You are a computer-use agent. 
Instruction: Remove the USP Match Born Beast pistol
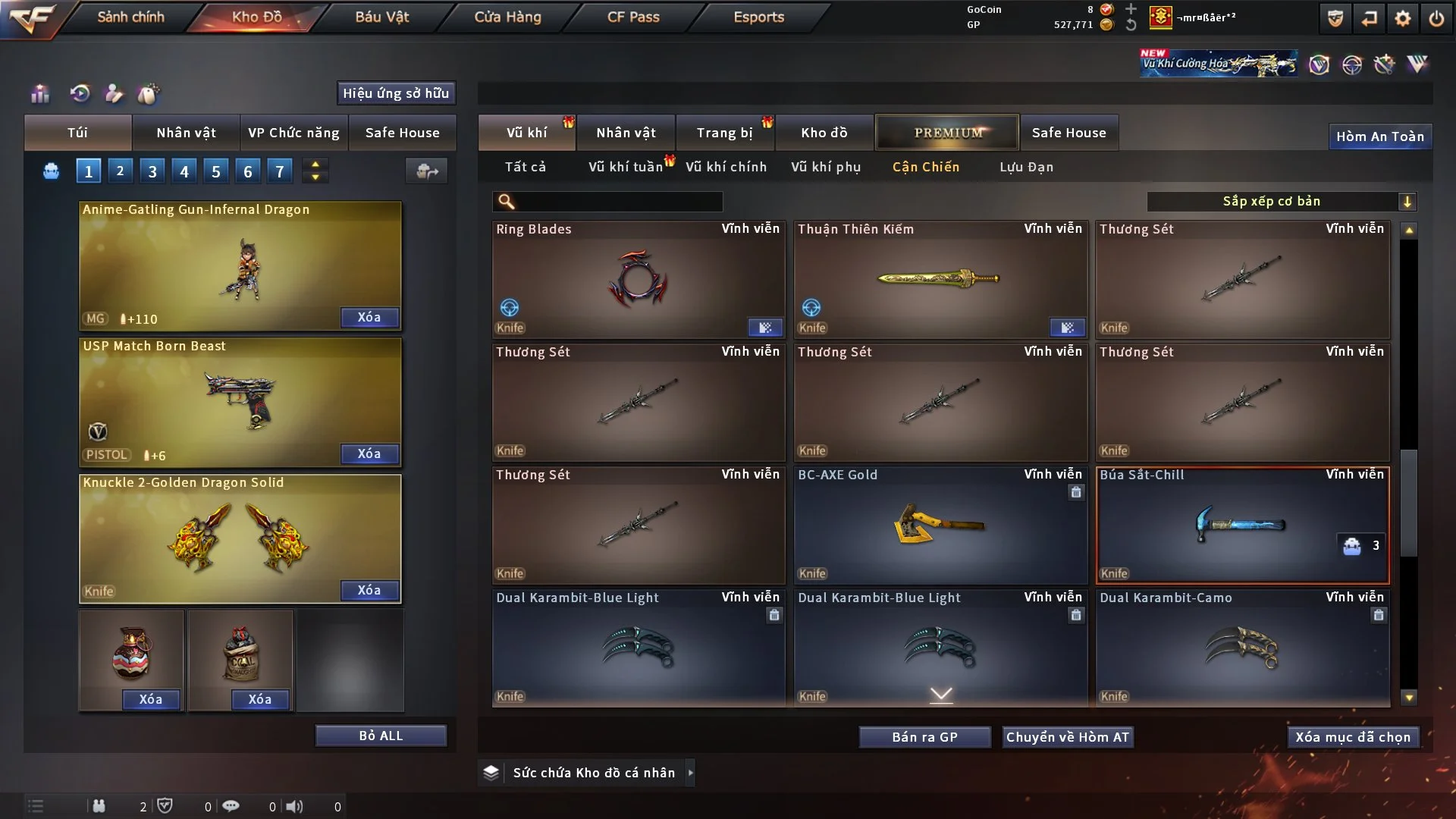(x=369, y=453)
